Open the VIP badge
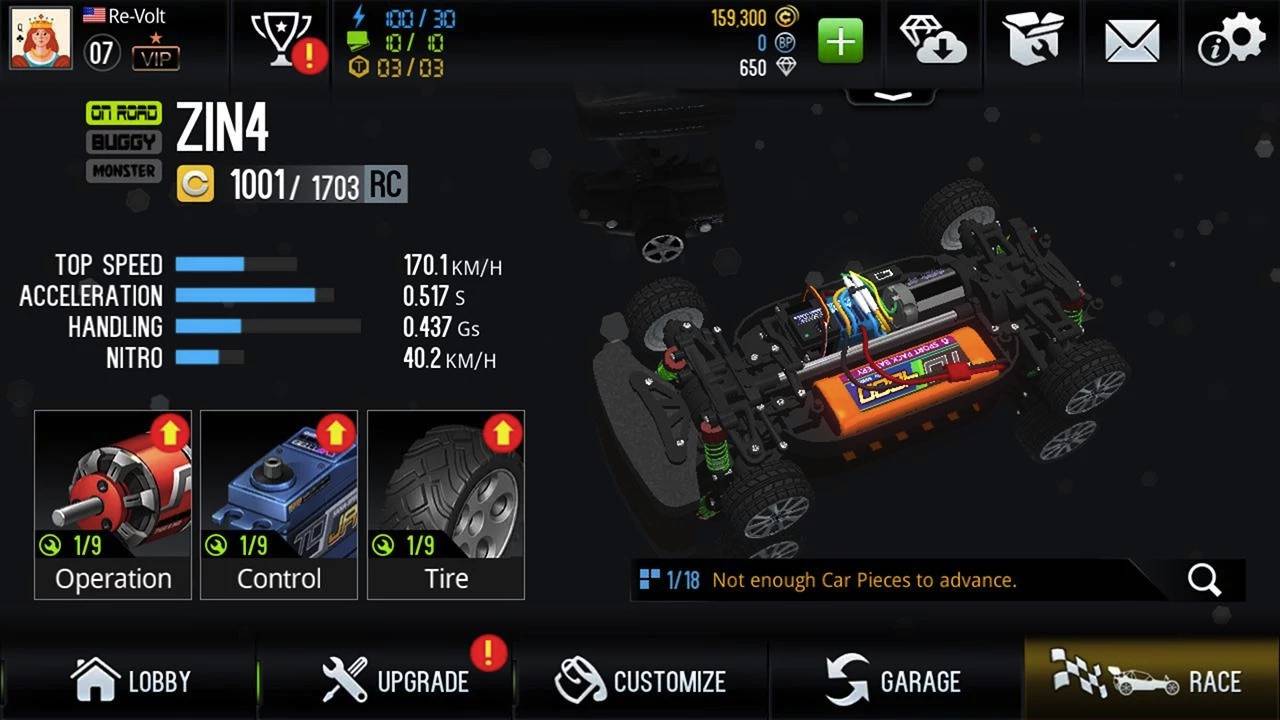The image size is (1280, 720). click(156, 55)
